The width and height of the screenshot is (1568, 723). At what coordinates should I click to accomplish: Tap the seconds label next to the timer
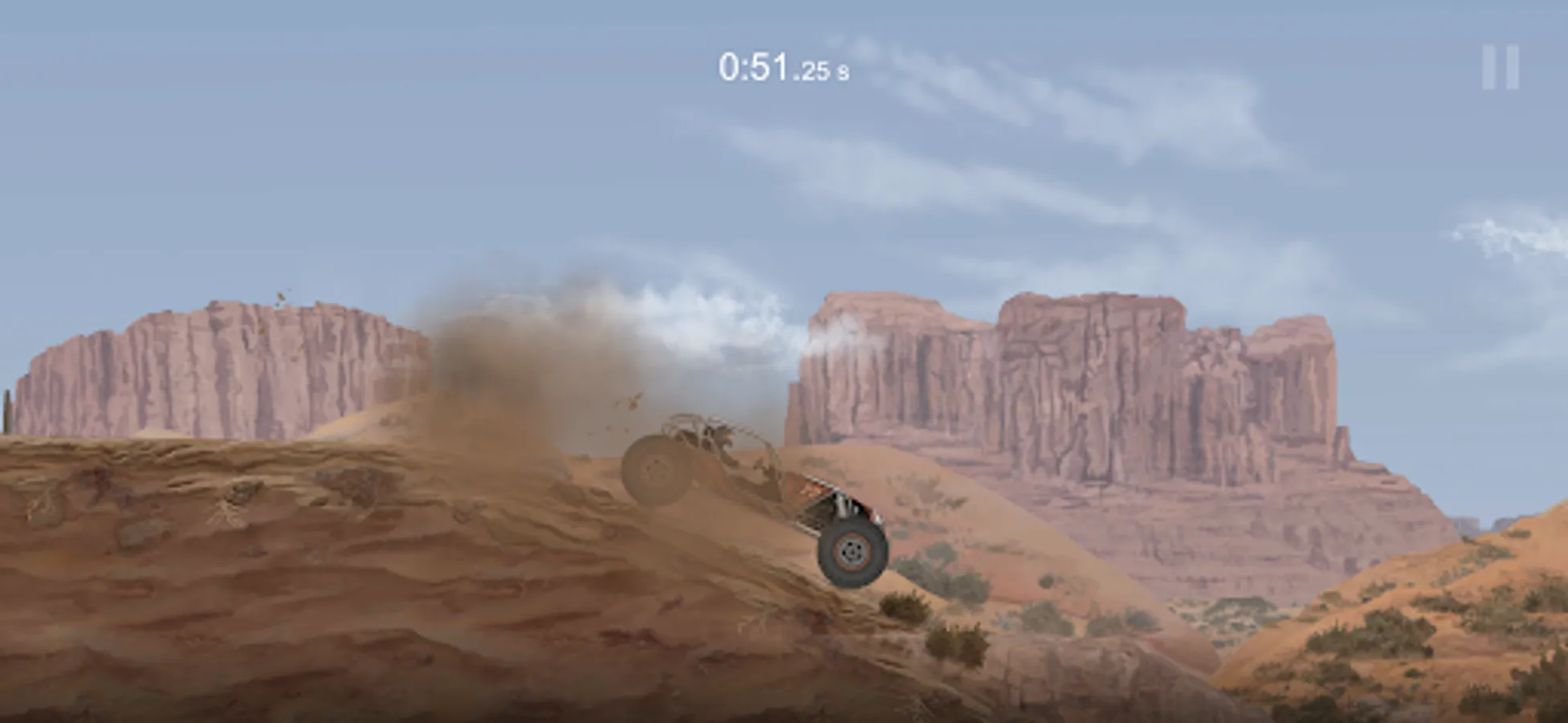coord(845,72)
